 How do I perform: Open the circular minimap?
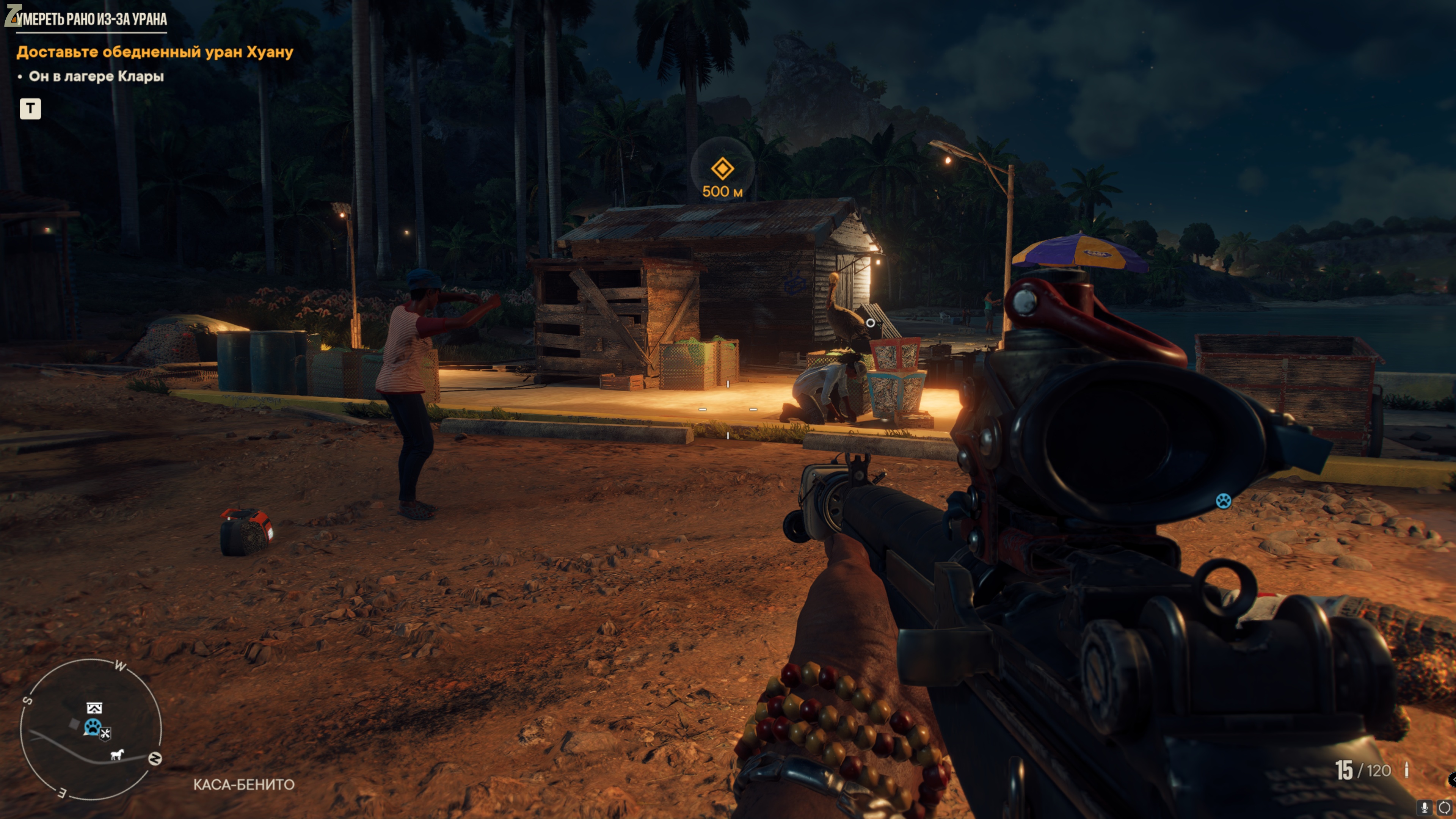click(91, 729)
